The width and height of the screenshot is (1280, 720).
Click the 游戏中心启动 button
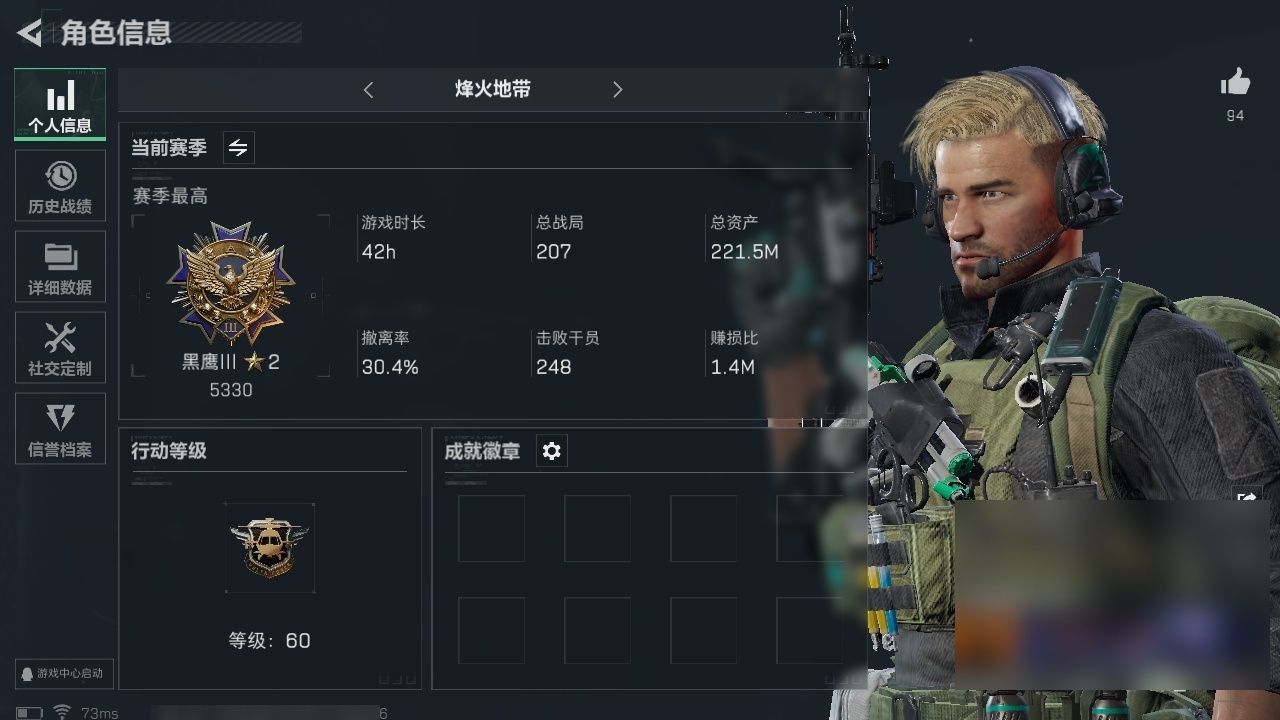(64, 673)
